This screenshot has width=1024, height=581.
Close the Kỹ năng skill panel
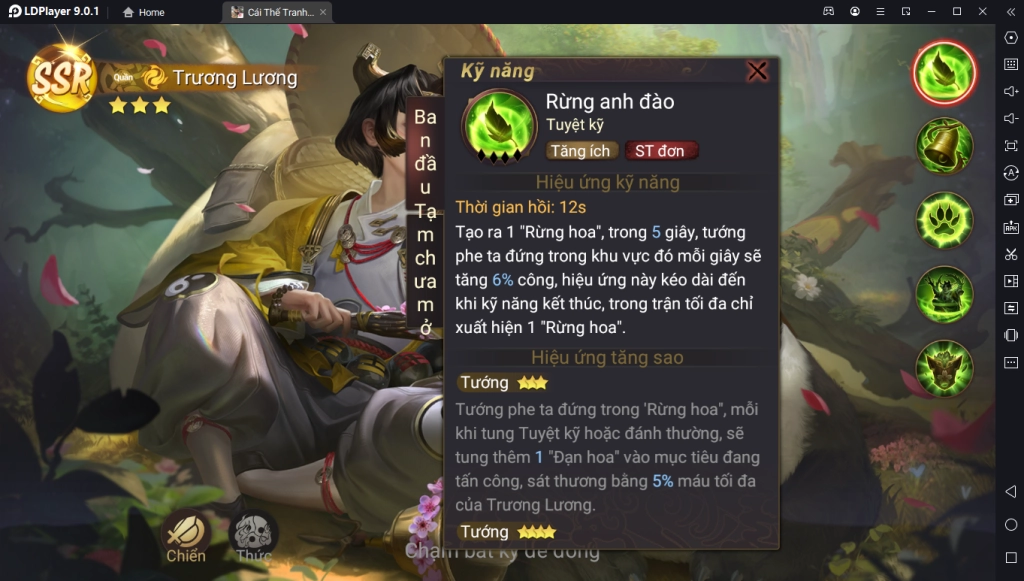point(758,71)
